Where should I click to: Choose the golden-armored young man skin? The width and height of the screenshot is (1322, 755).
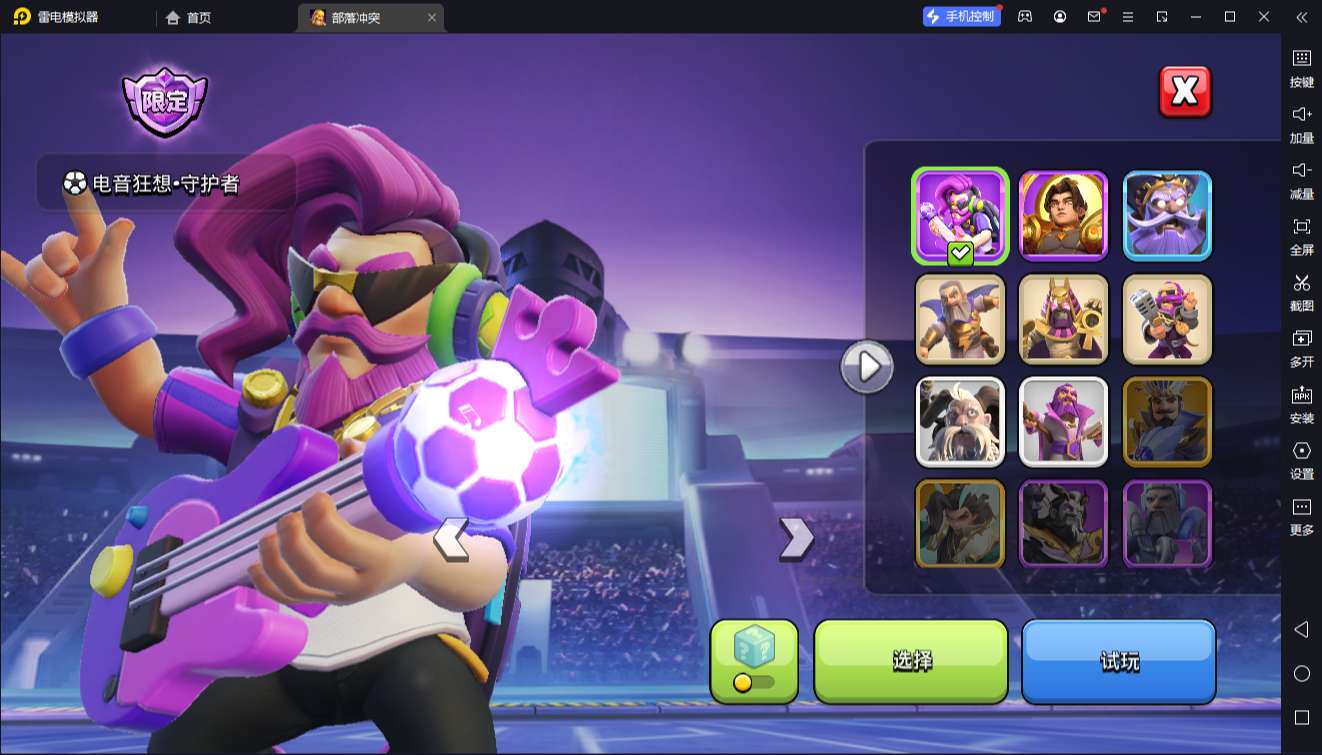click(1063, 215)
